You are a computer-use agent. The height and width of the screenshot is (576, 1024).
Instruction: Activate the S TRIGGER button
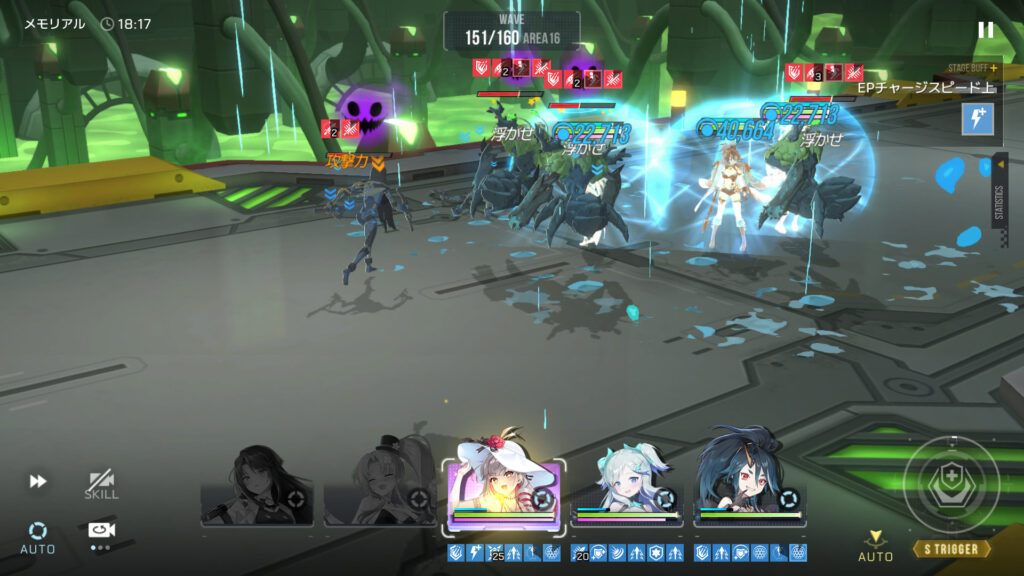click(x=951, y=549)
